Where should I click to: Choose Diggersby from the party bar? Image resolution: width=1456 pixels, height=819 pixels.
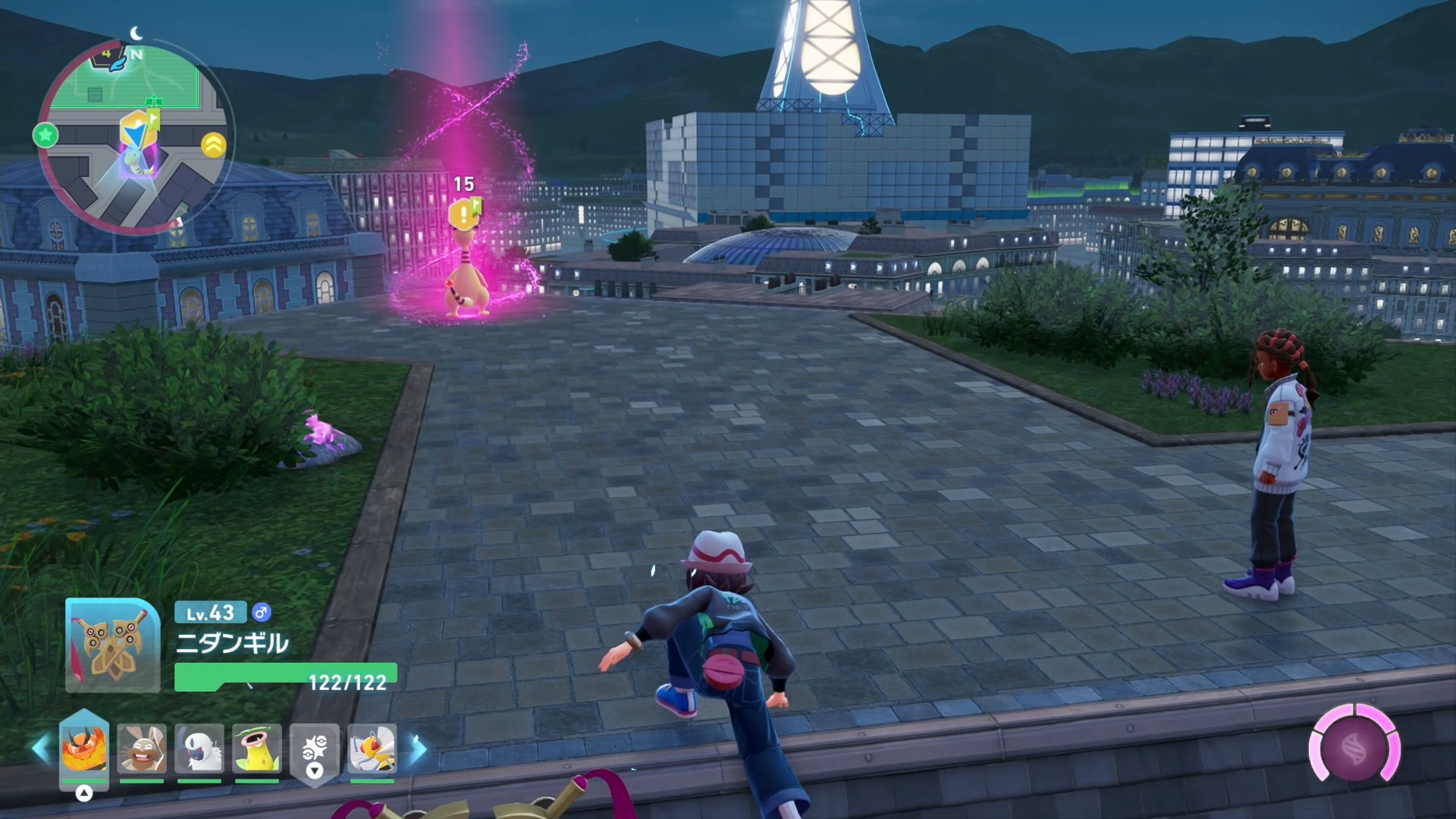pos(142,748)
